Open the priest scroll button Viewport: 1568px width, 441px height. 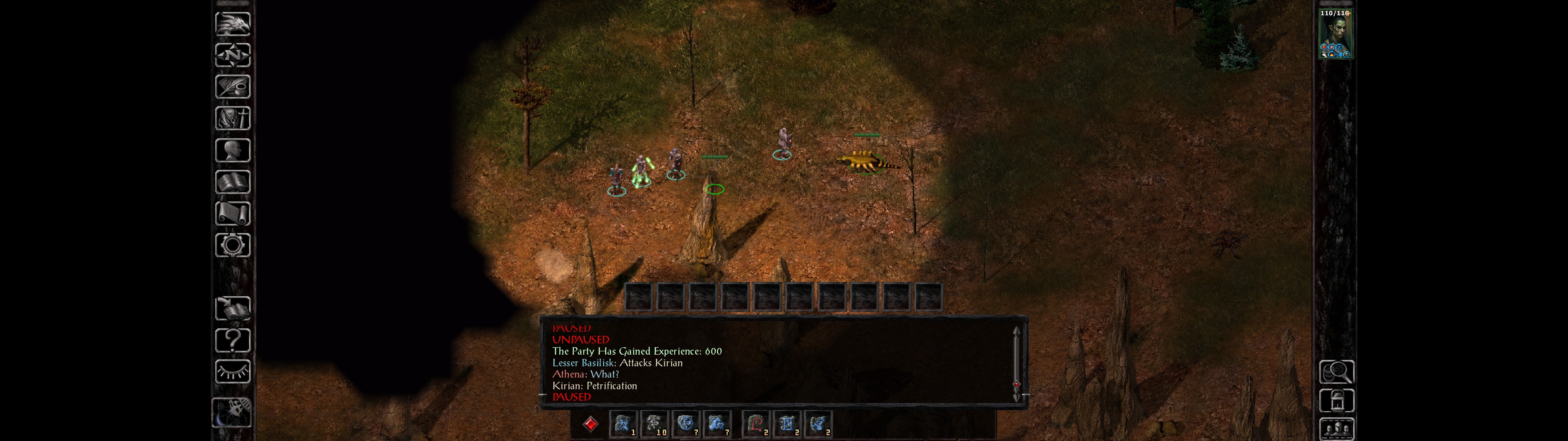tap(232, 213)
